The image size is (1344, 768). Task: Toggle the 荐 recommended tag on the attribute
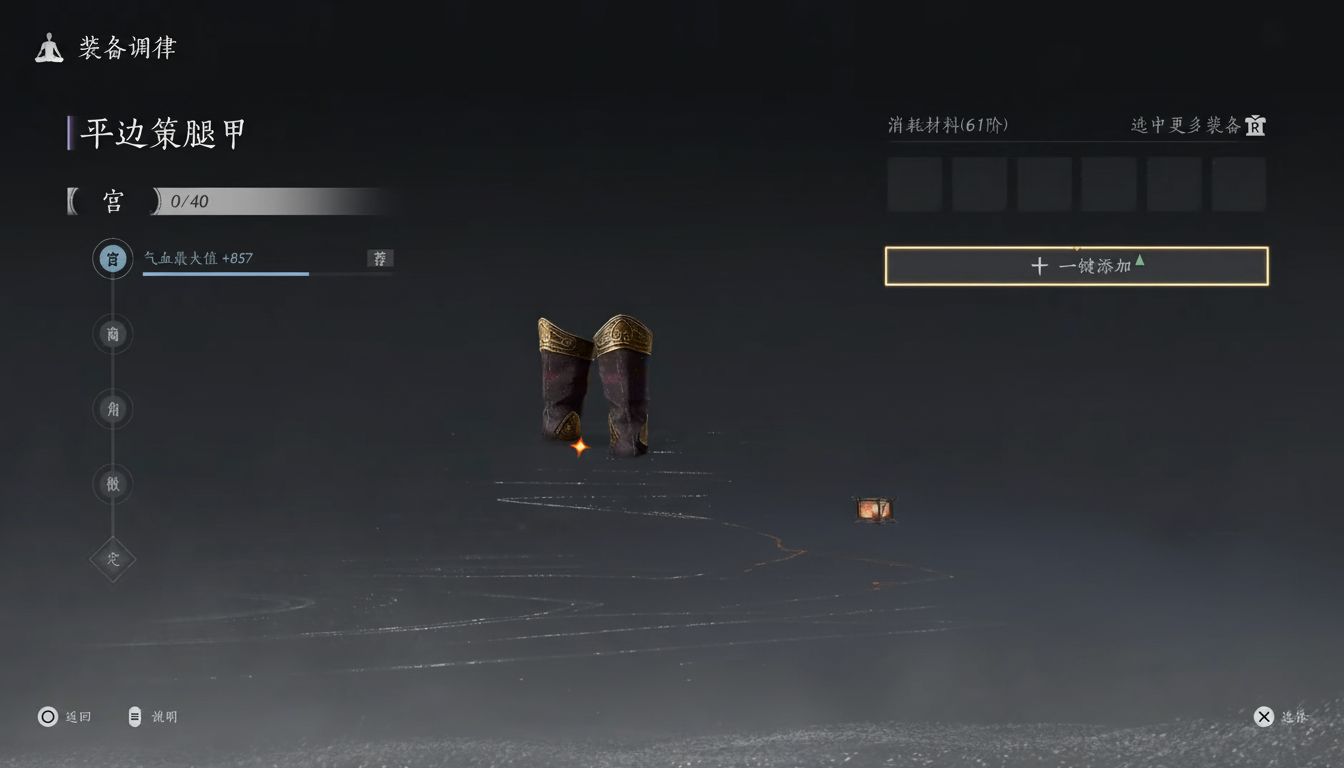tap(380, 258)
